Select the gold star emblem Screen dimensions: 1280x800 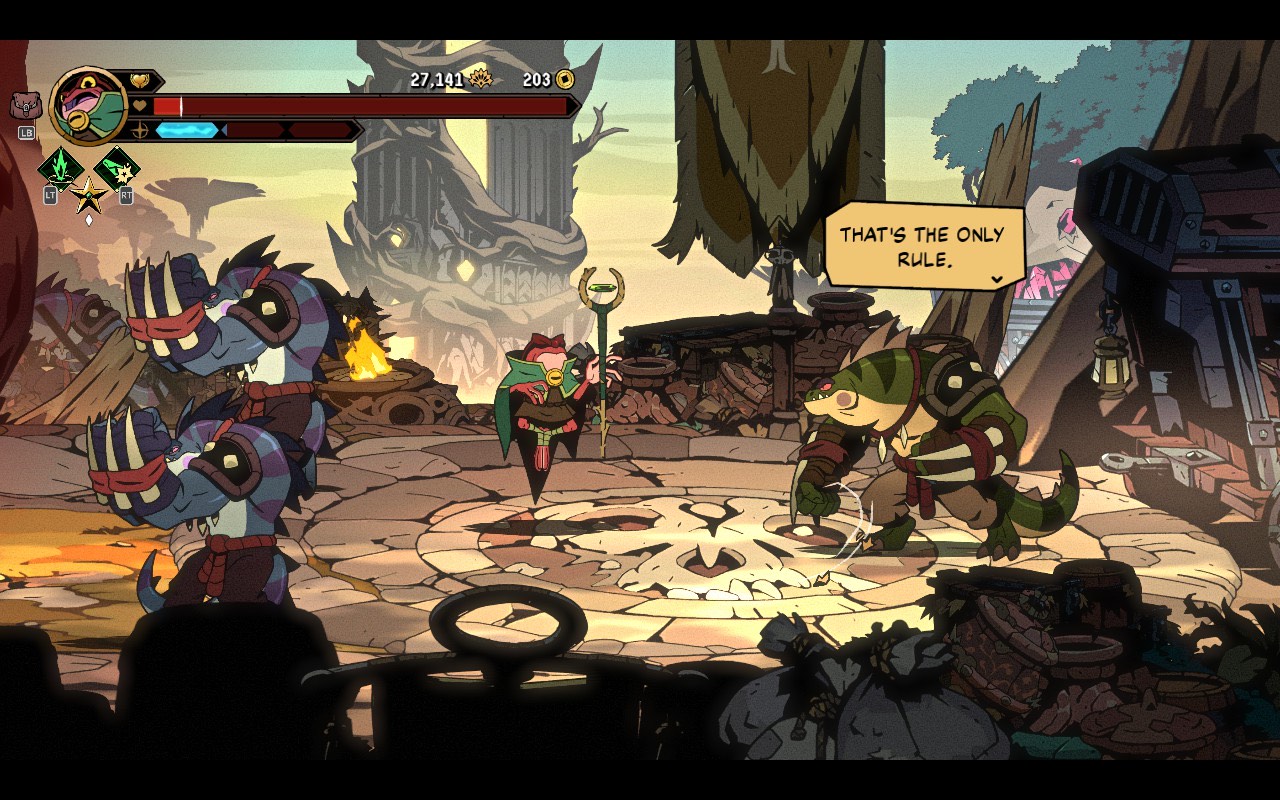pyautogui.click(x=88, y=193)
